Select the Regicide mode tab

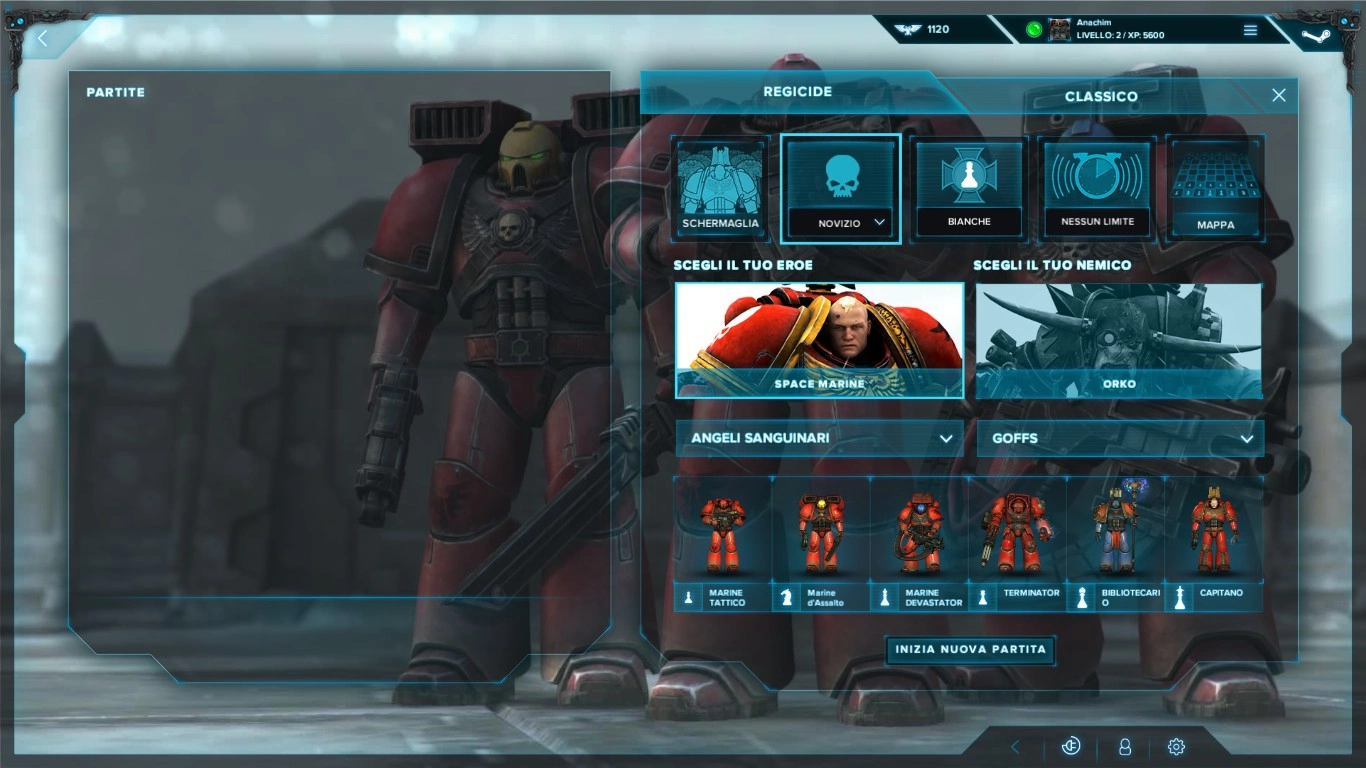(x=797, y=92)
